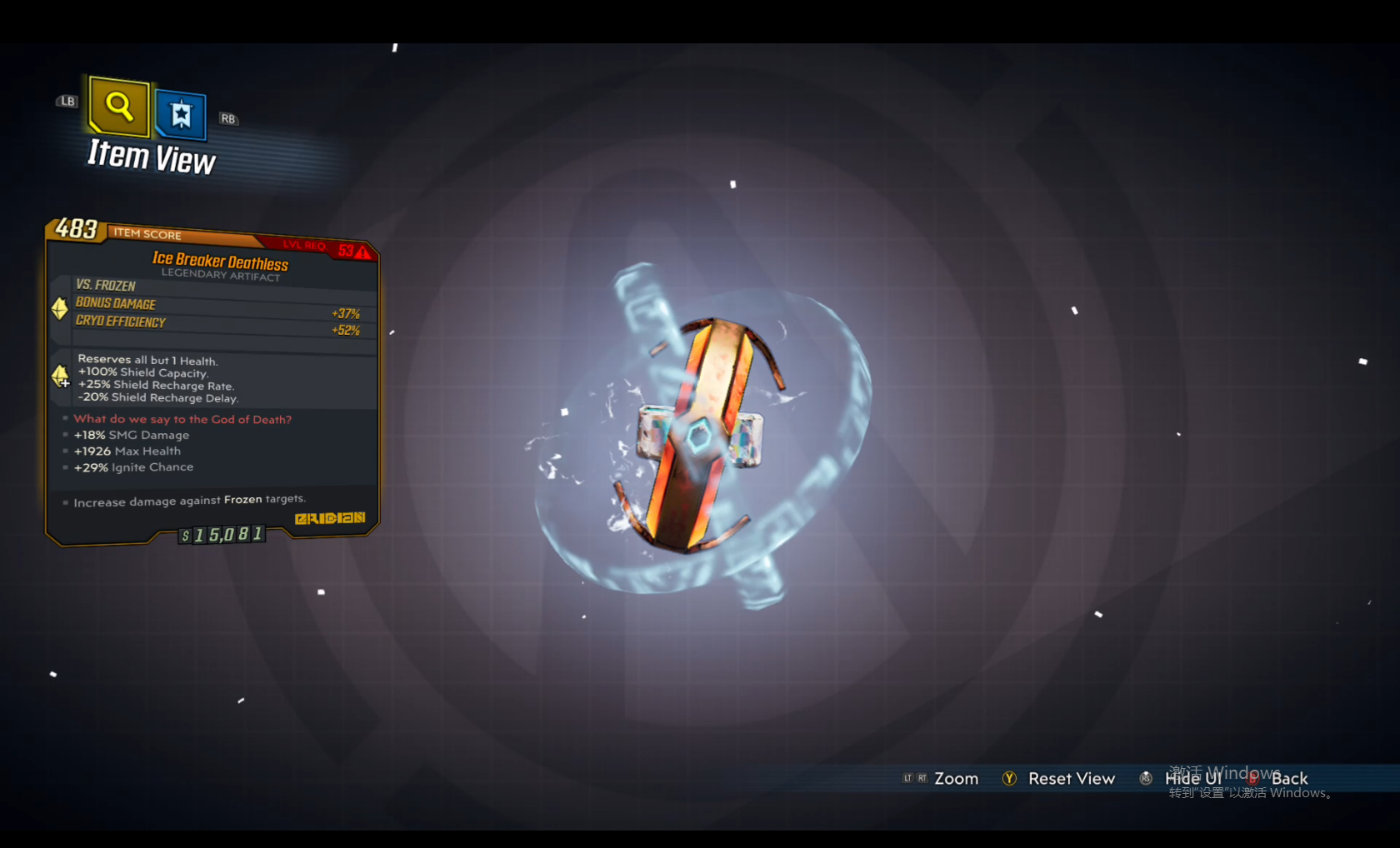Click the red B button icon beside Back
This screenshot has height=848, width=1400.
1252,780
